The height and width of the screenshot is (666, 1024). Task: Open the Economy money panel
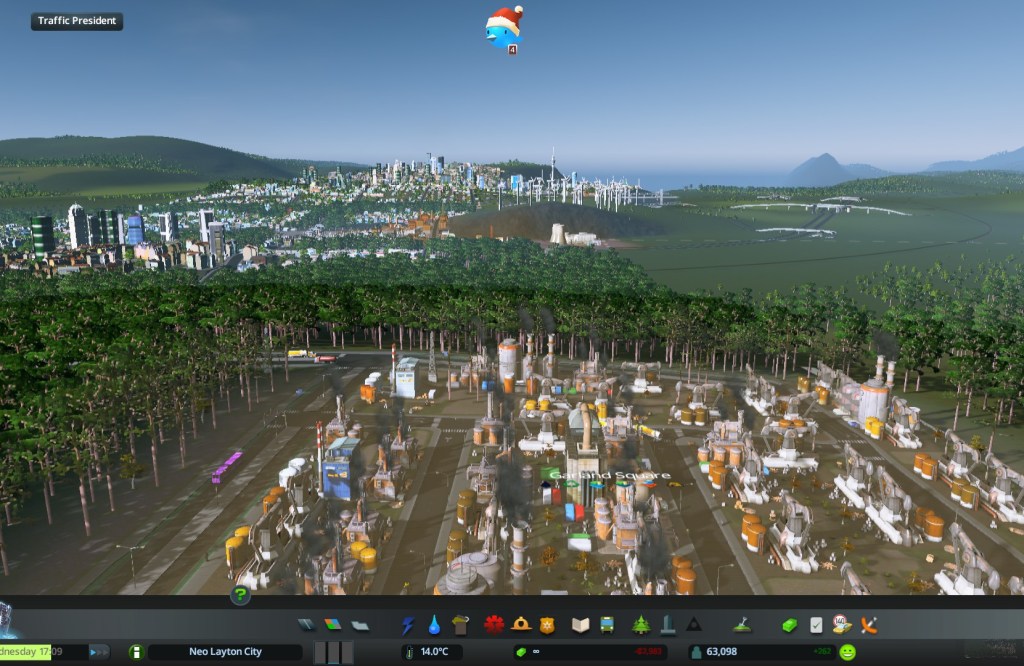(x=790, y=625)
